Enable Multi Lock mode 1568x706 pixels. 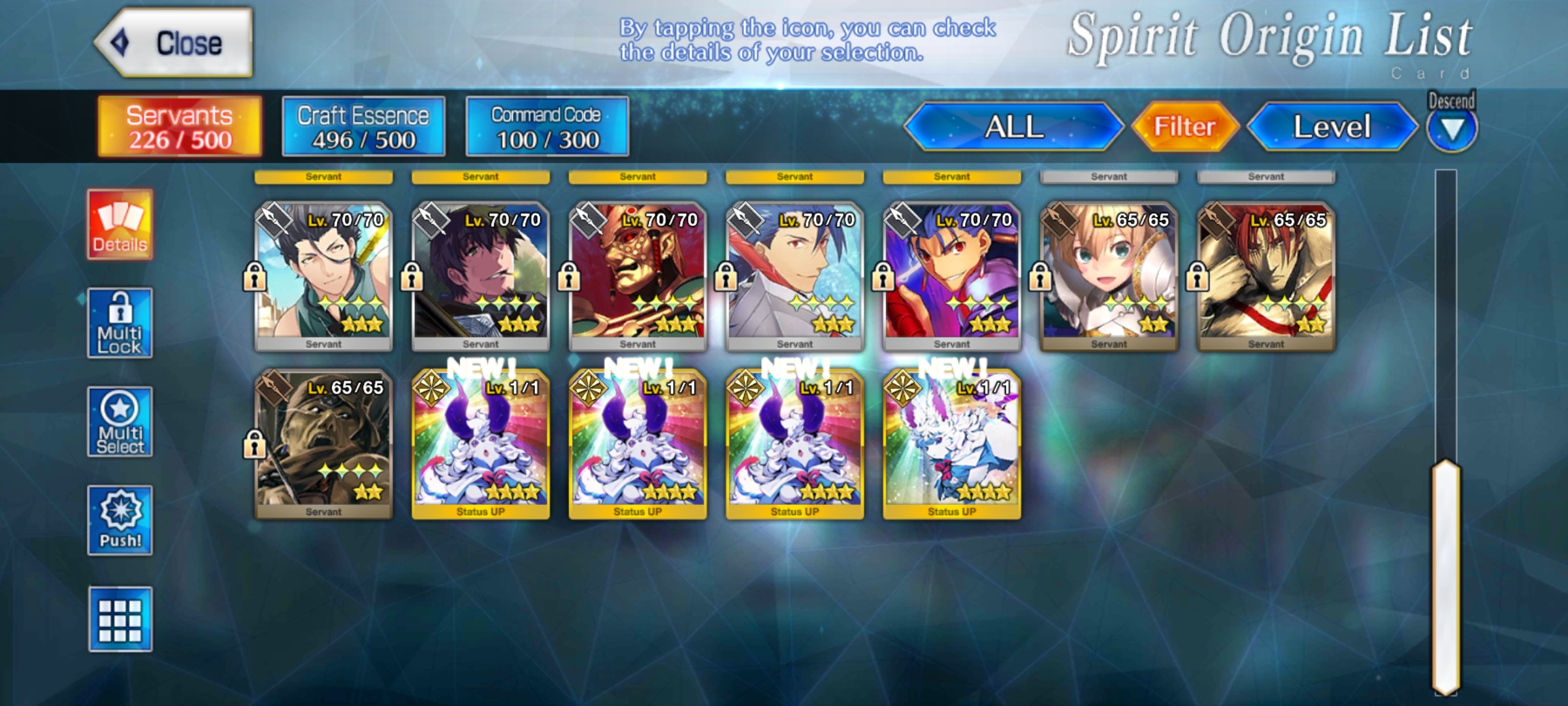tap(120, 323)
